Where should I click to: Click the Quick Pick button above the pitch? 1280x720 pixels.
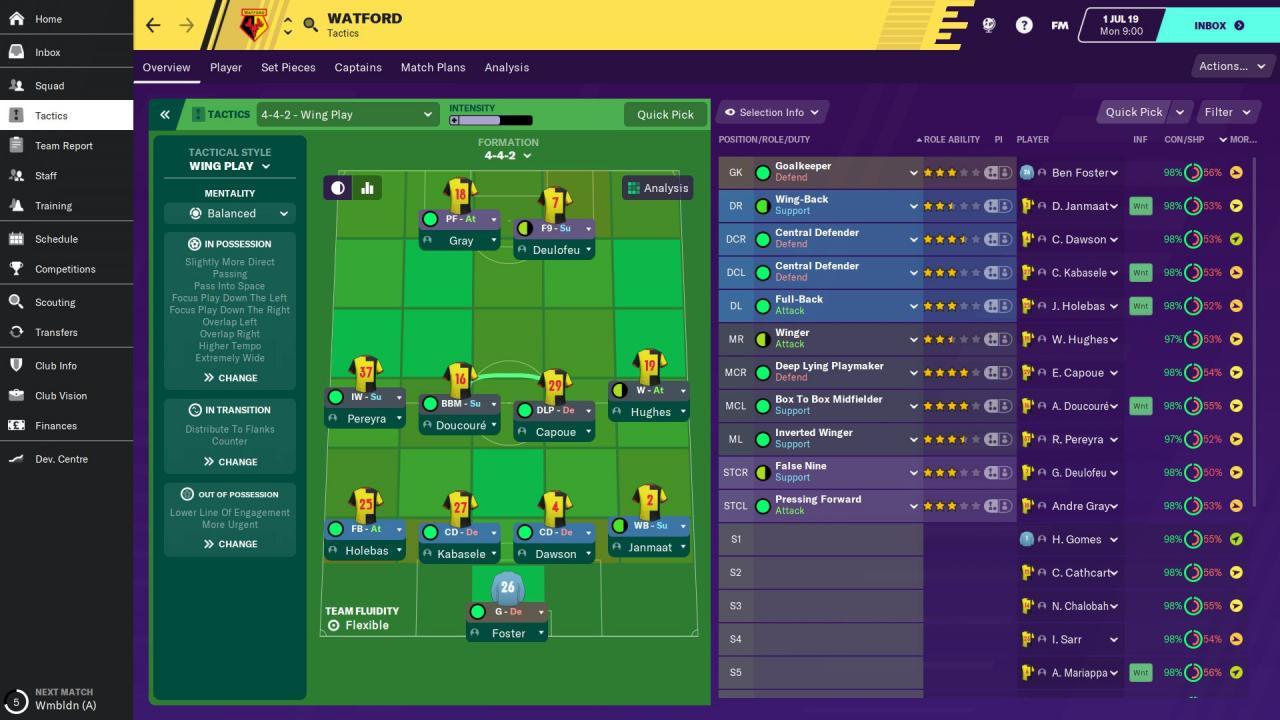[x=665, y=114]
